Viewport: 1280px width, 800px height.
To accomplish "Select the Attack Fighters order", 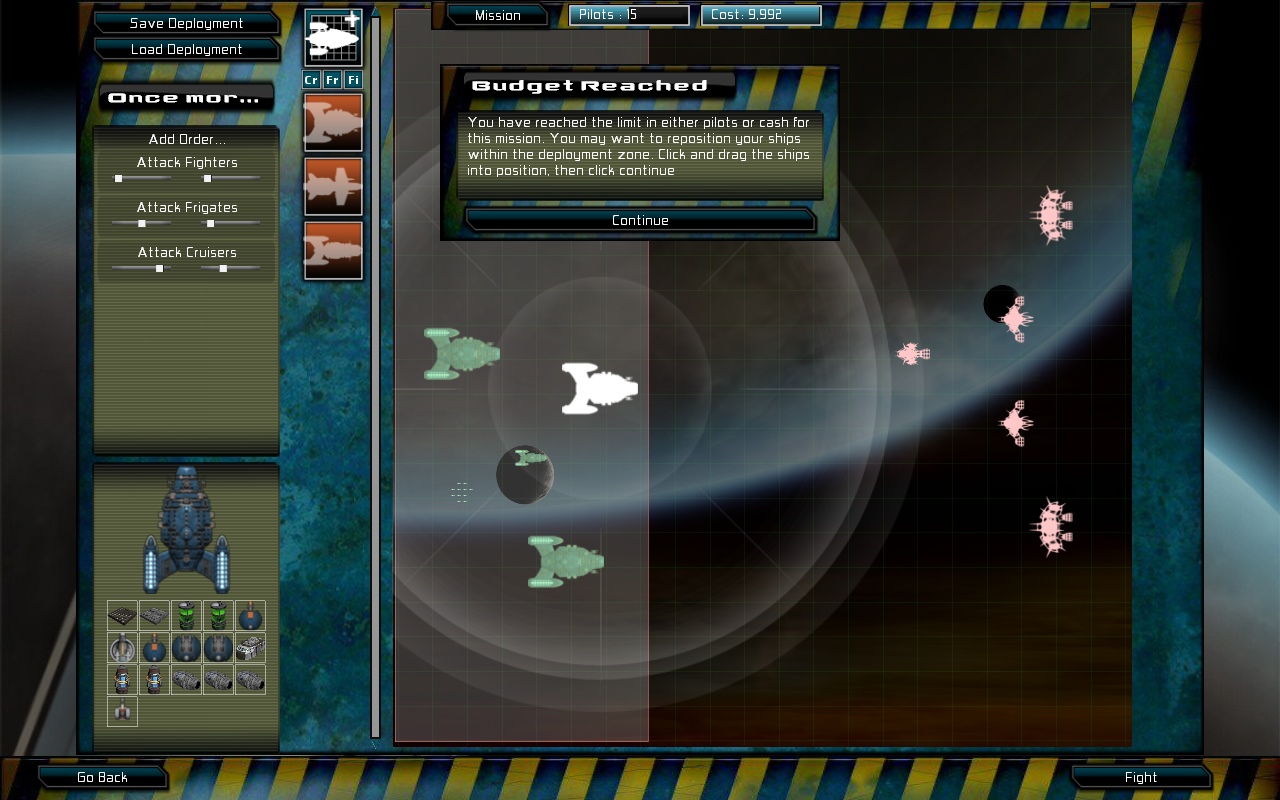I will [187, 162].
